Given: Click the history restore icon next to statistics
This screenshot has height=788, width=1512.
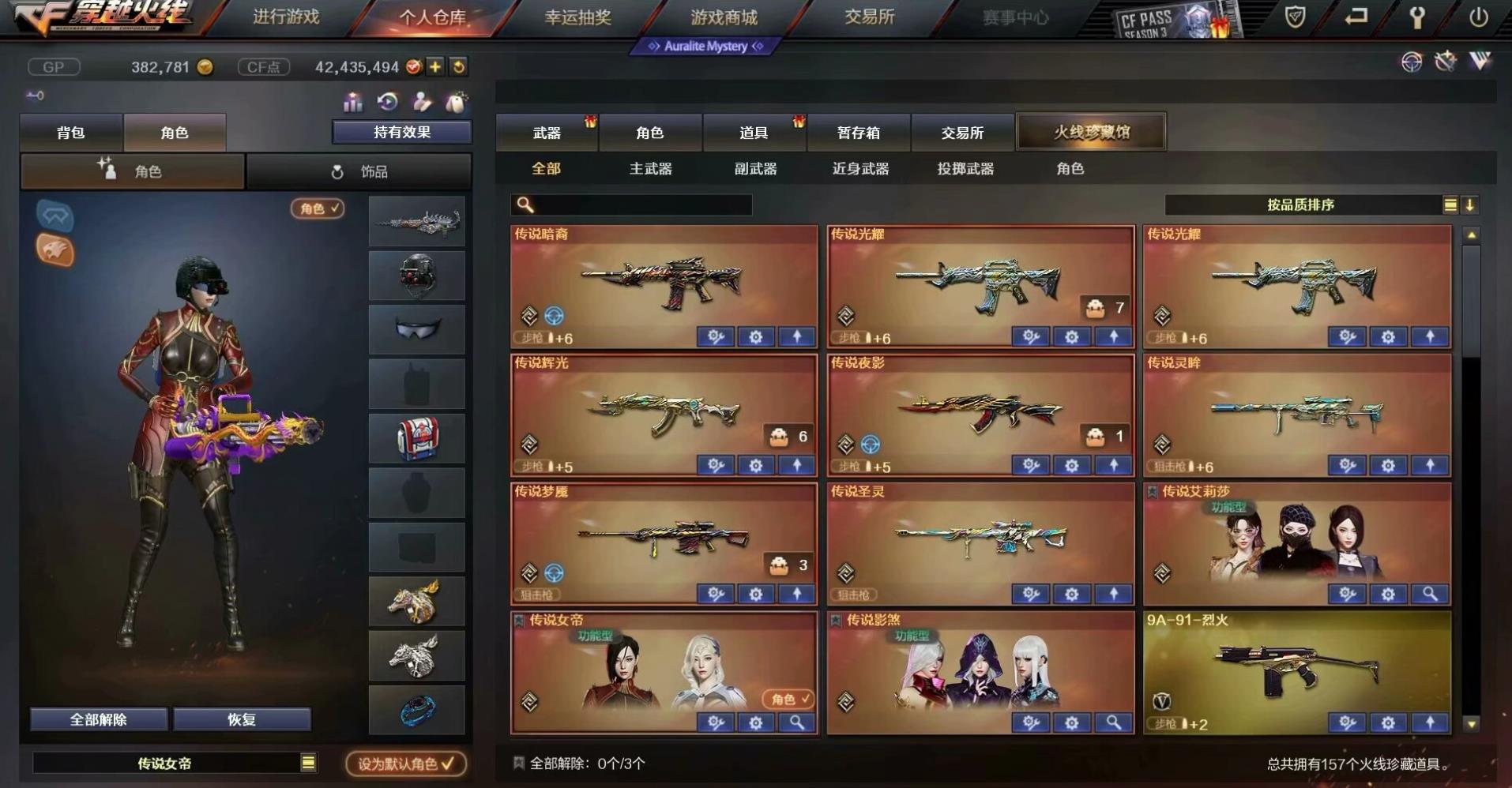Looking at the screenshot, I should pos(386,102).
